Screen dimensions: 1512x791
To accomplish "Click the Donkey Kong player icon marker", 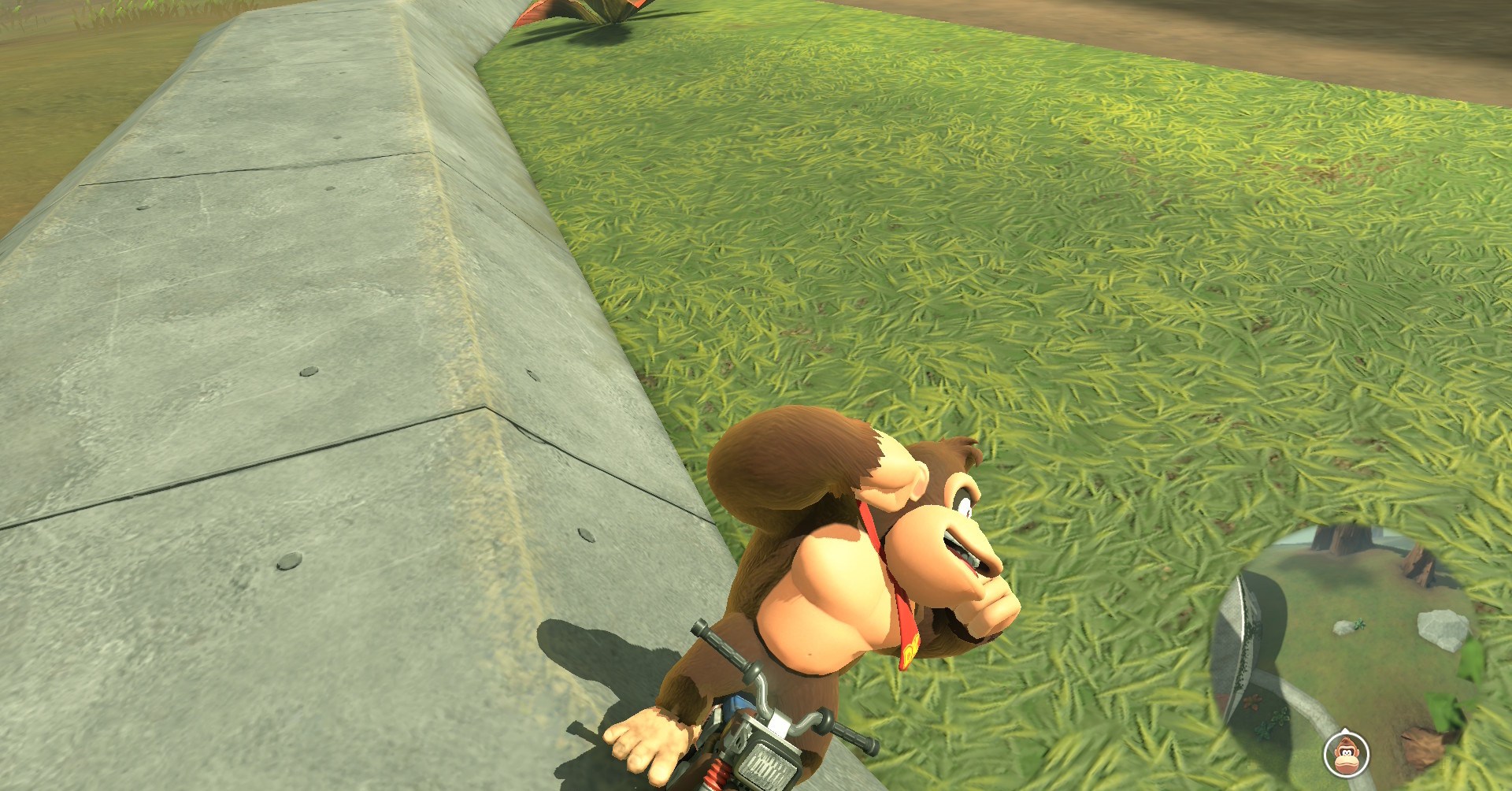I will tap(1345, 755).
